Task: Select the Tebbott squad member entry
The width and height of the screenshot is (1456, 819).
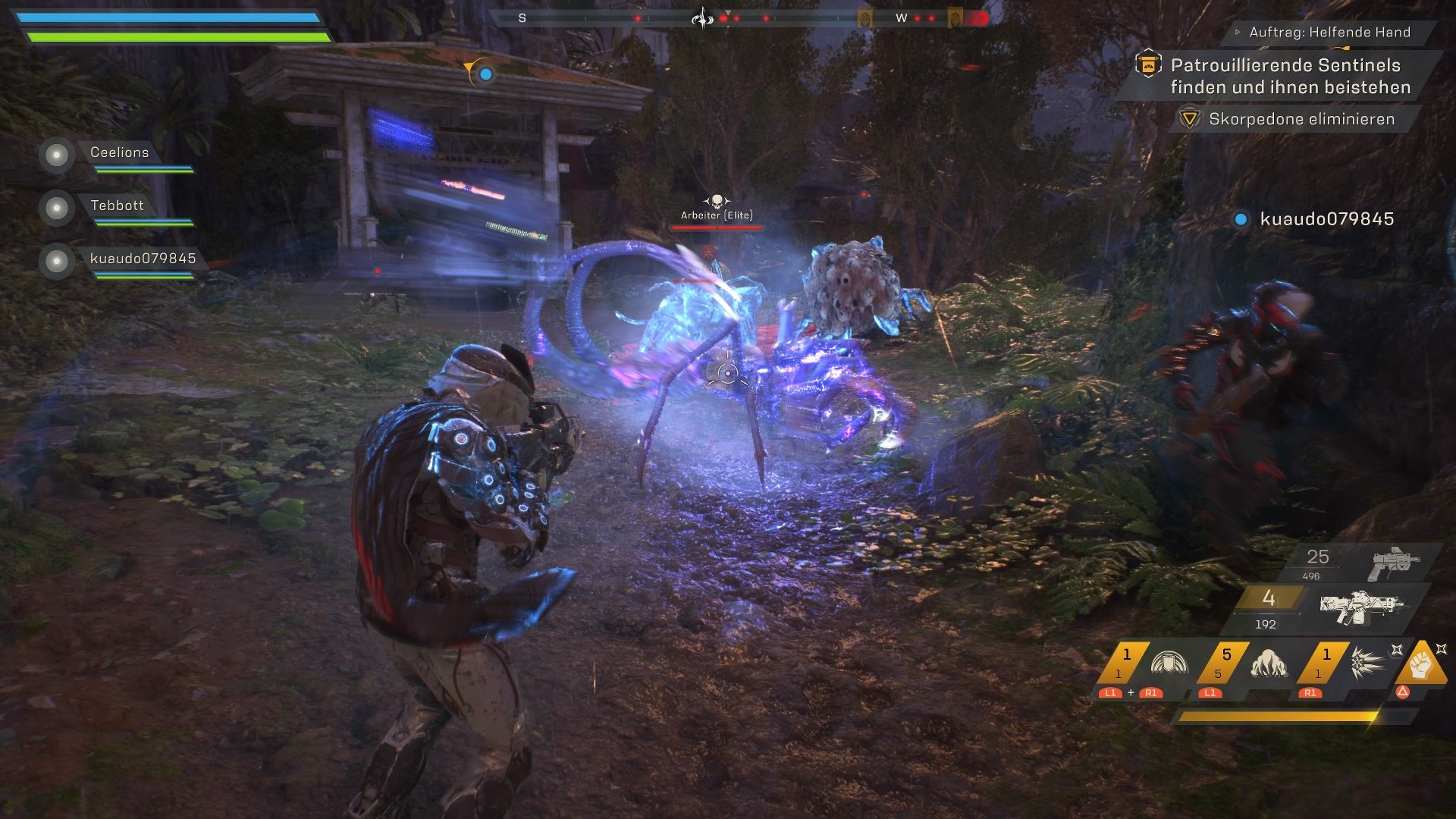Action: (x=117, y=206)
